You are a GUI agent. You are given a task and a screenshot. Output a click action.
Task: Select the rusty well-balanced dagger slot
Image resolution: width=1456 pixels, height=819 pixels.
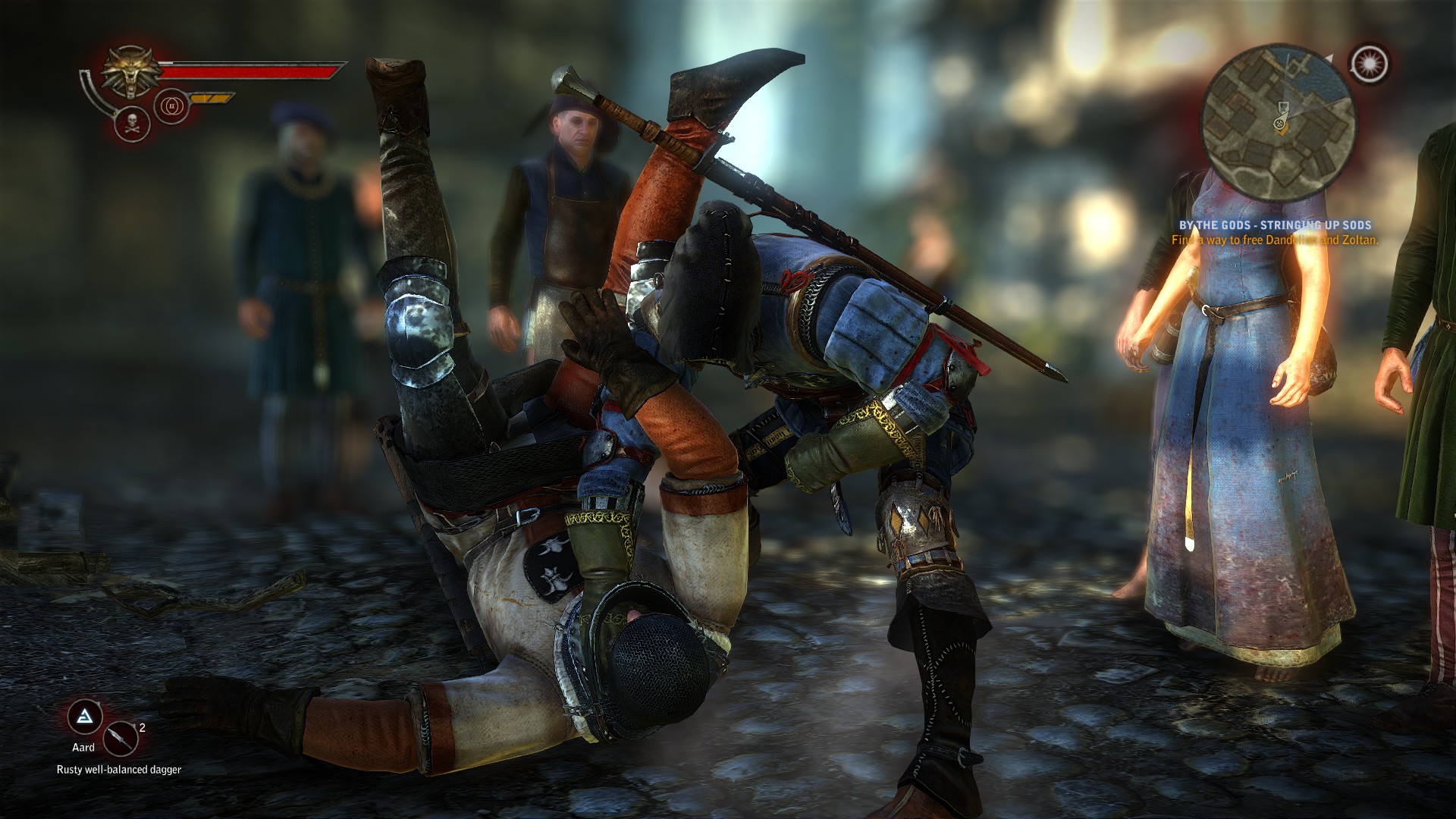pos(120,739)
